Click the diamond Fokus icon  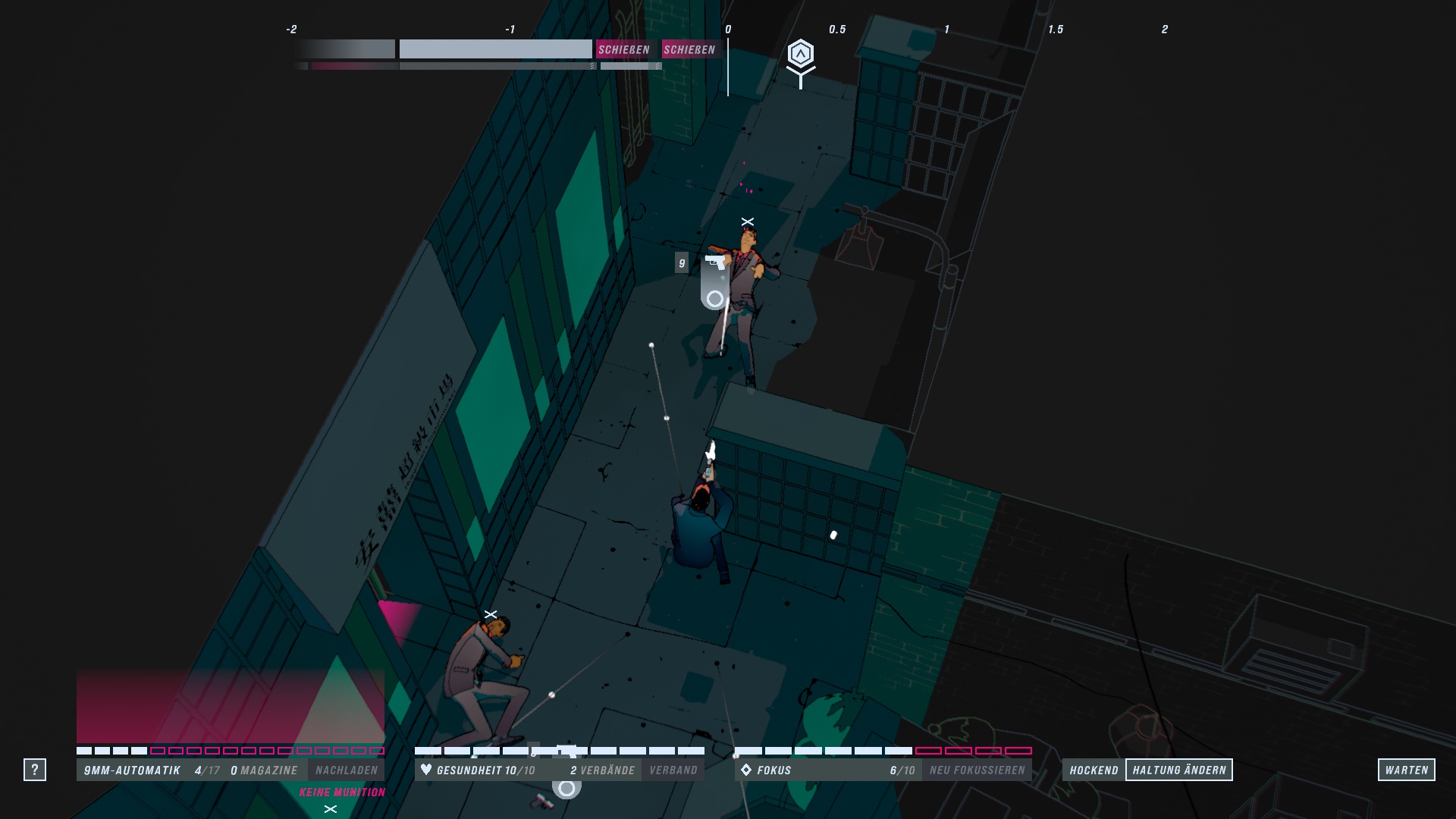pyautogui.click(x=747, y=769)
